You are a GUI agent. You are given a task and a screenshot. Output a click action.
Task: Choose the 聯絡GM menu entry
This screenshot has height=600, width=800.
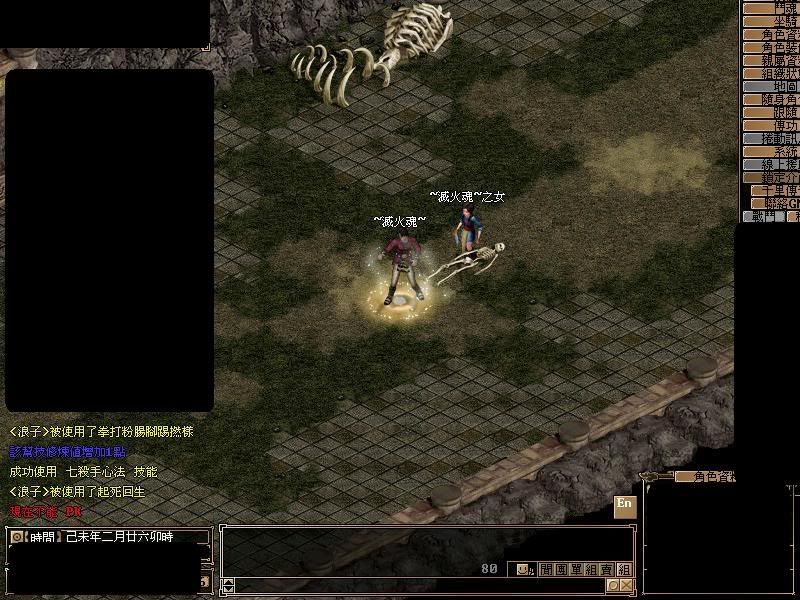click(x=780, y=203)
